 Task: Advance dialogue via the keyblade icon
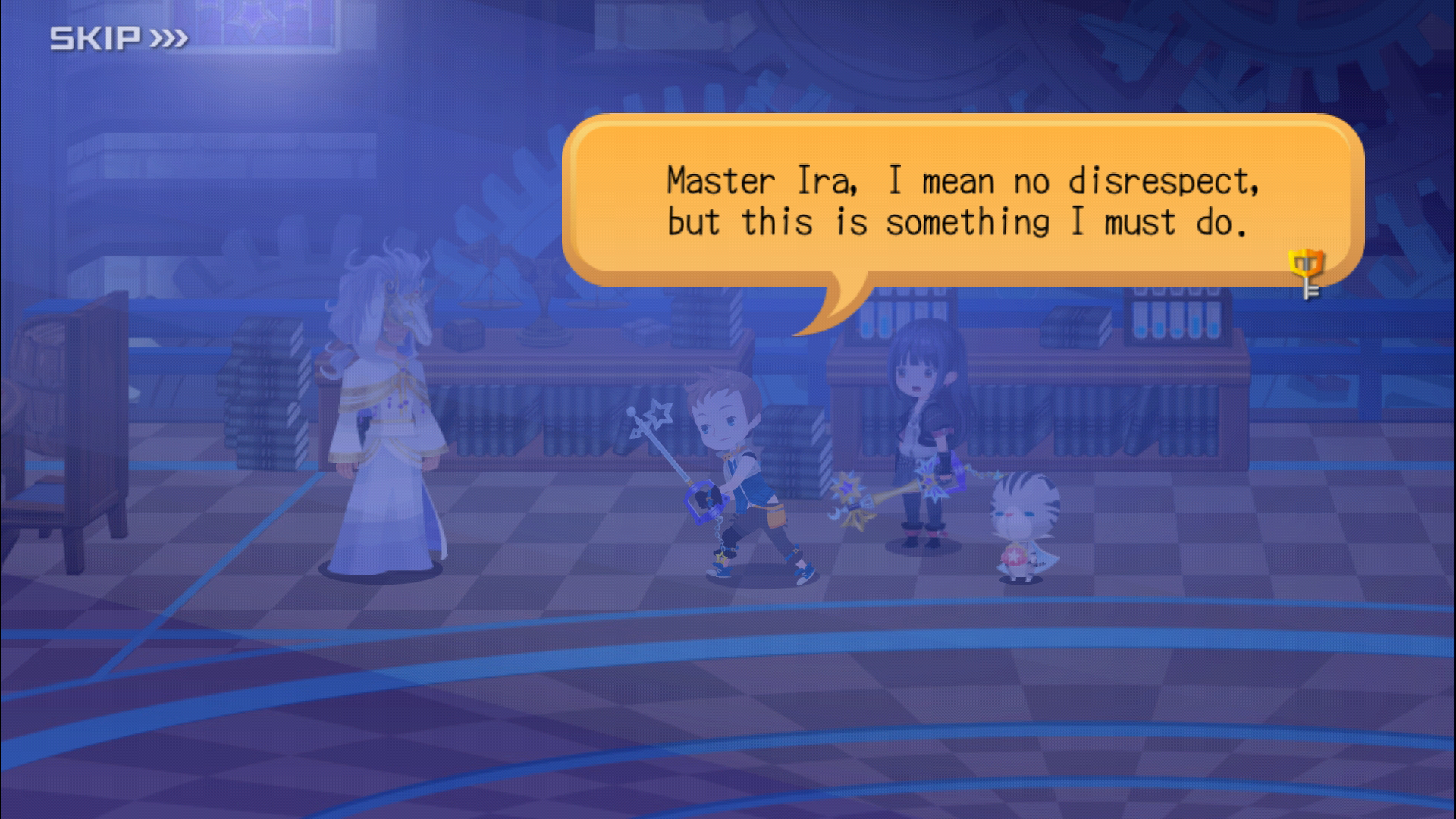[1307, 274]
